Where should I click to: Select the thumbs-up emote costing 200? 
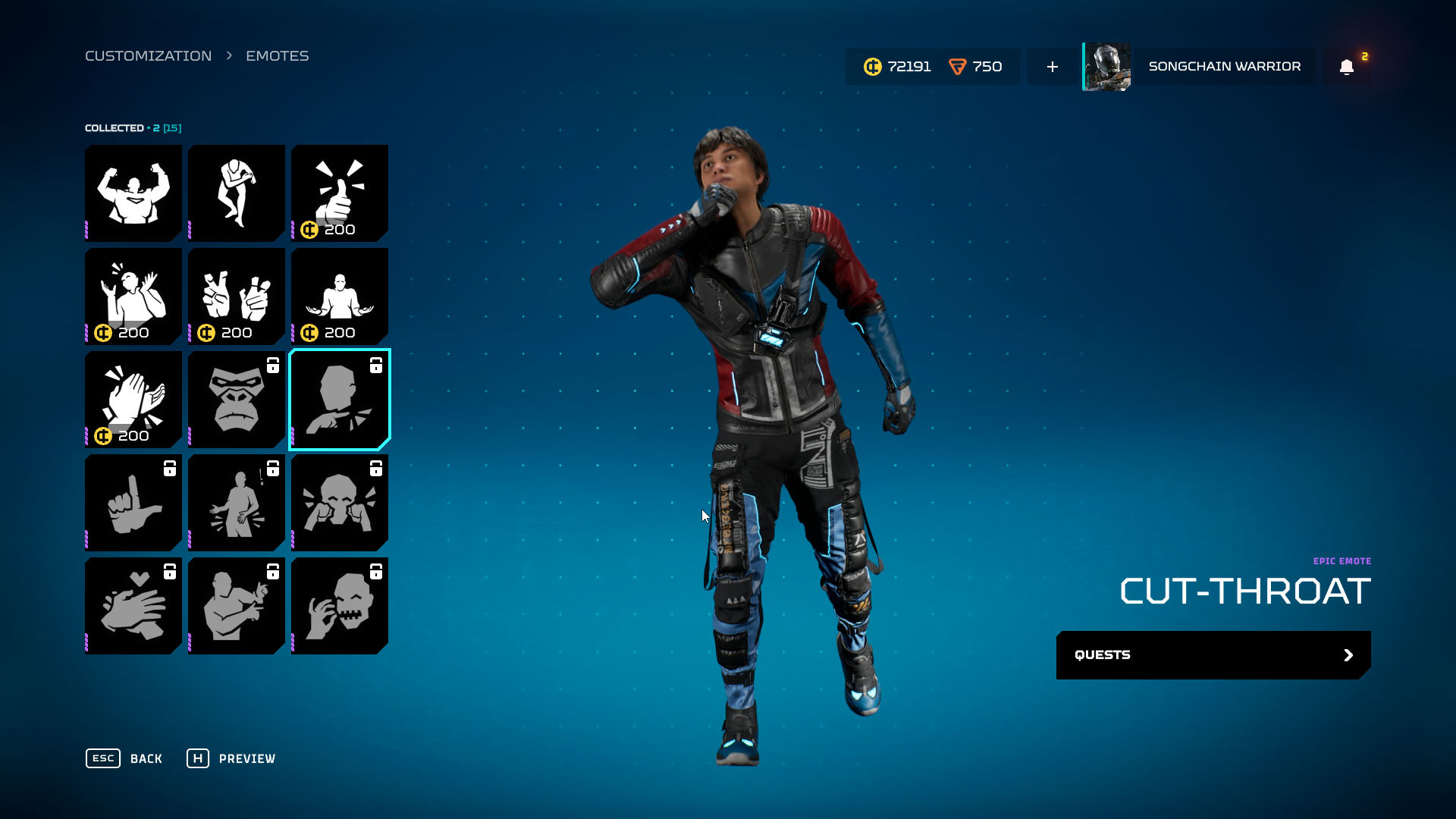(340, 193)
